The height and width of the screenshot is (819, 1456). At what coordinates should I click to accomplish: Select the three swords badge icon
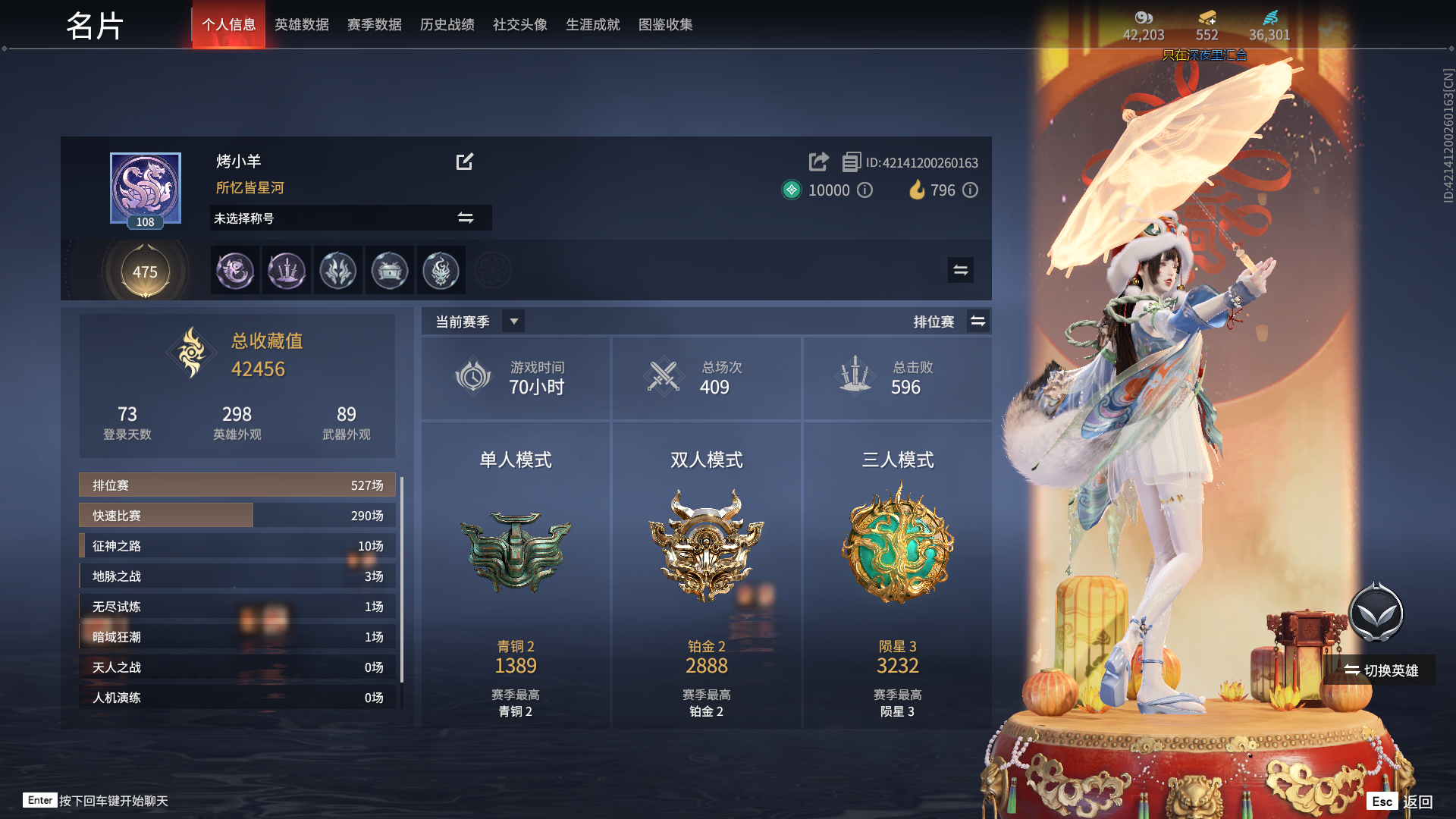[287, 270]
